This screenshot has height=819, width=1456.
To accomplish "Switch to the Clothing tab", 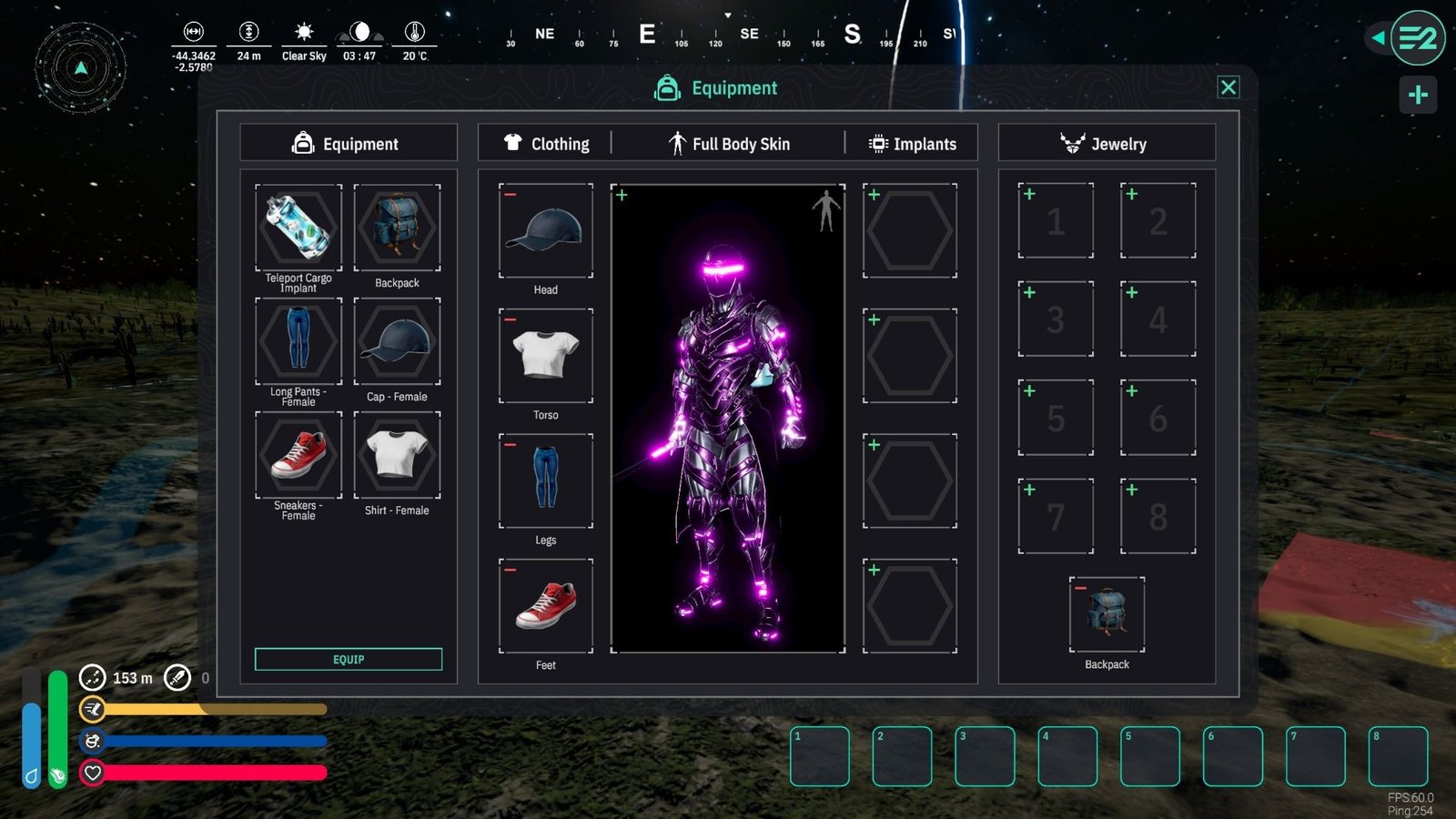I will [547, 144].
